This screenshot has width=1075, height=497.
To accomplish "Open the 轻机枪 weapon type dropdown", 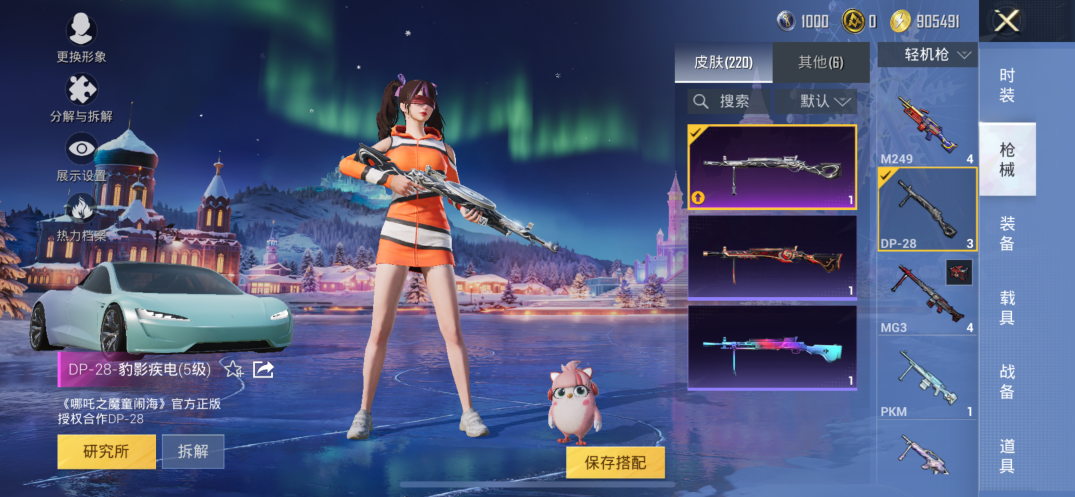I will [927, 55].
